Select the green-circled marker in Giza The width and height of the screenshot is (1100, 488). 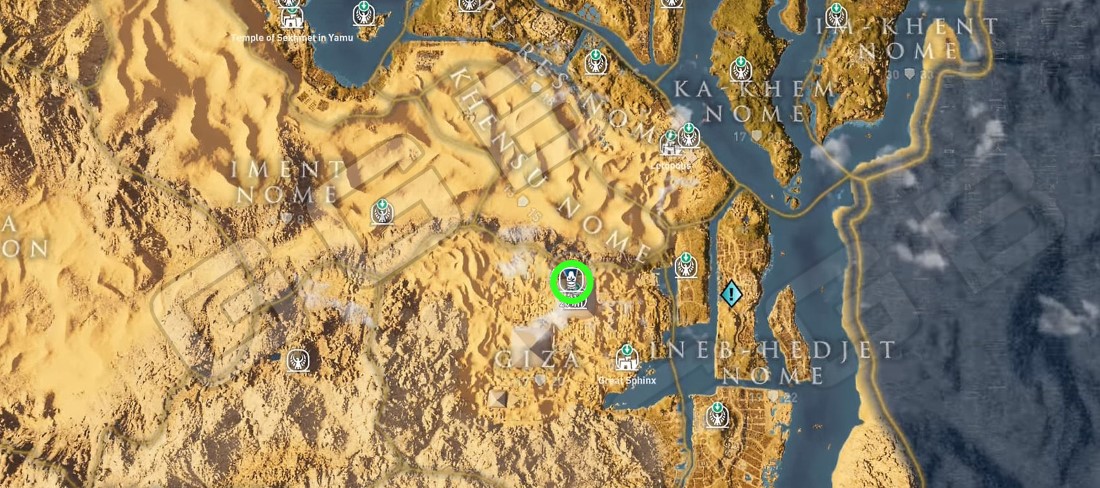click(x=571, y=281)
